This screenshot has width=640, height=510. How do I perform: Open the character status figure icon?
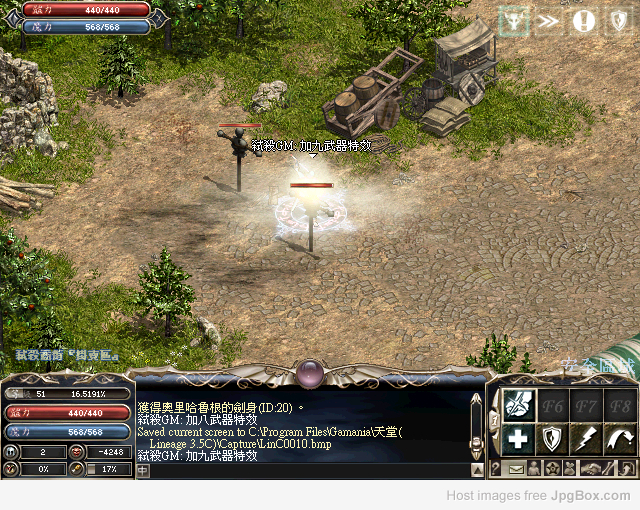pyautogui.click(x=535, y=469)
